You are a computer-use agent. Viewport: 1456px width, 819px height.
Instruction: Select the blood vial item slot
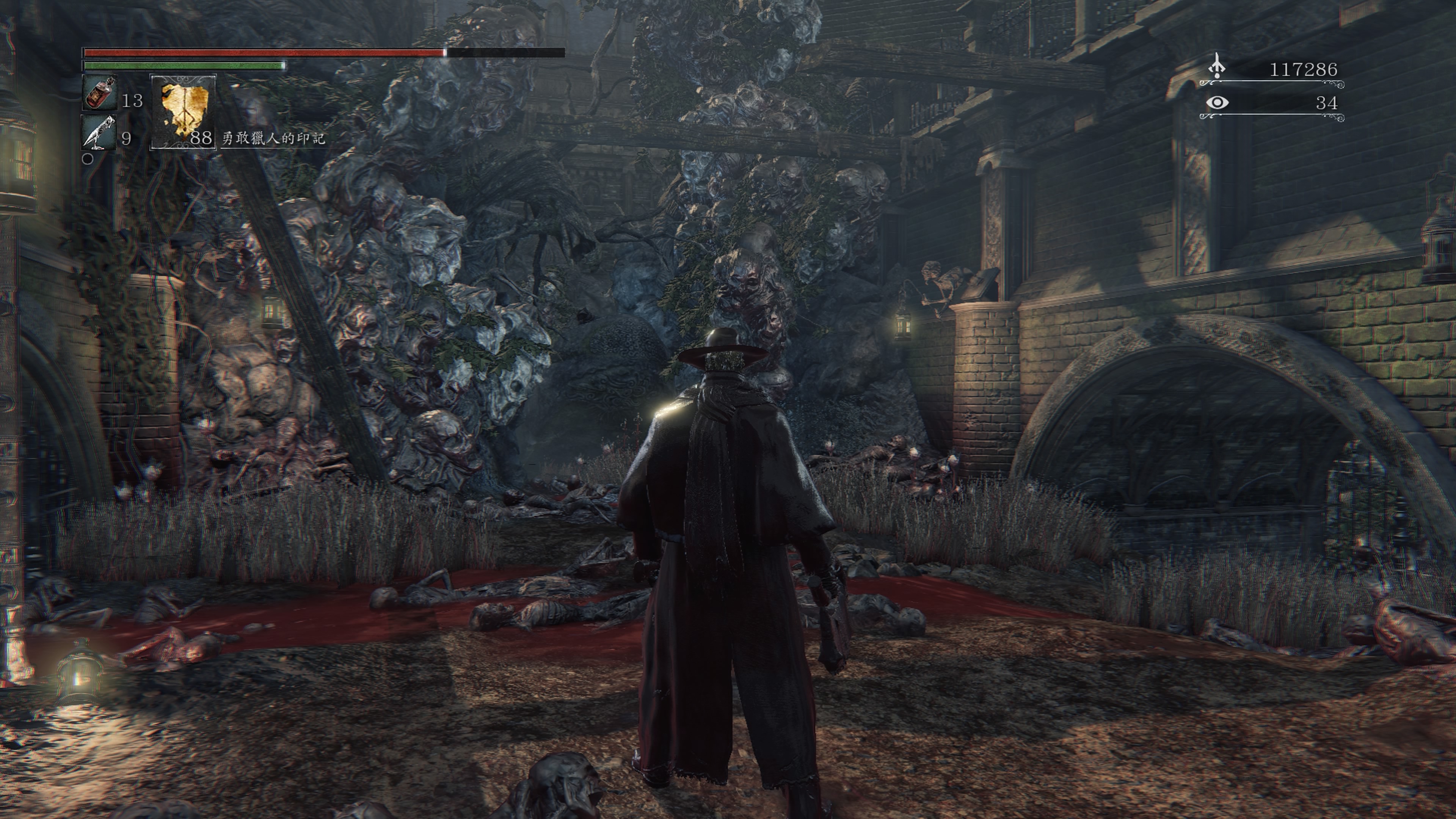(100, 93)
